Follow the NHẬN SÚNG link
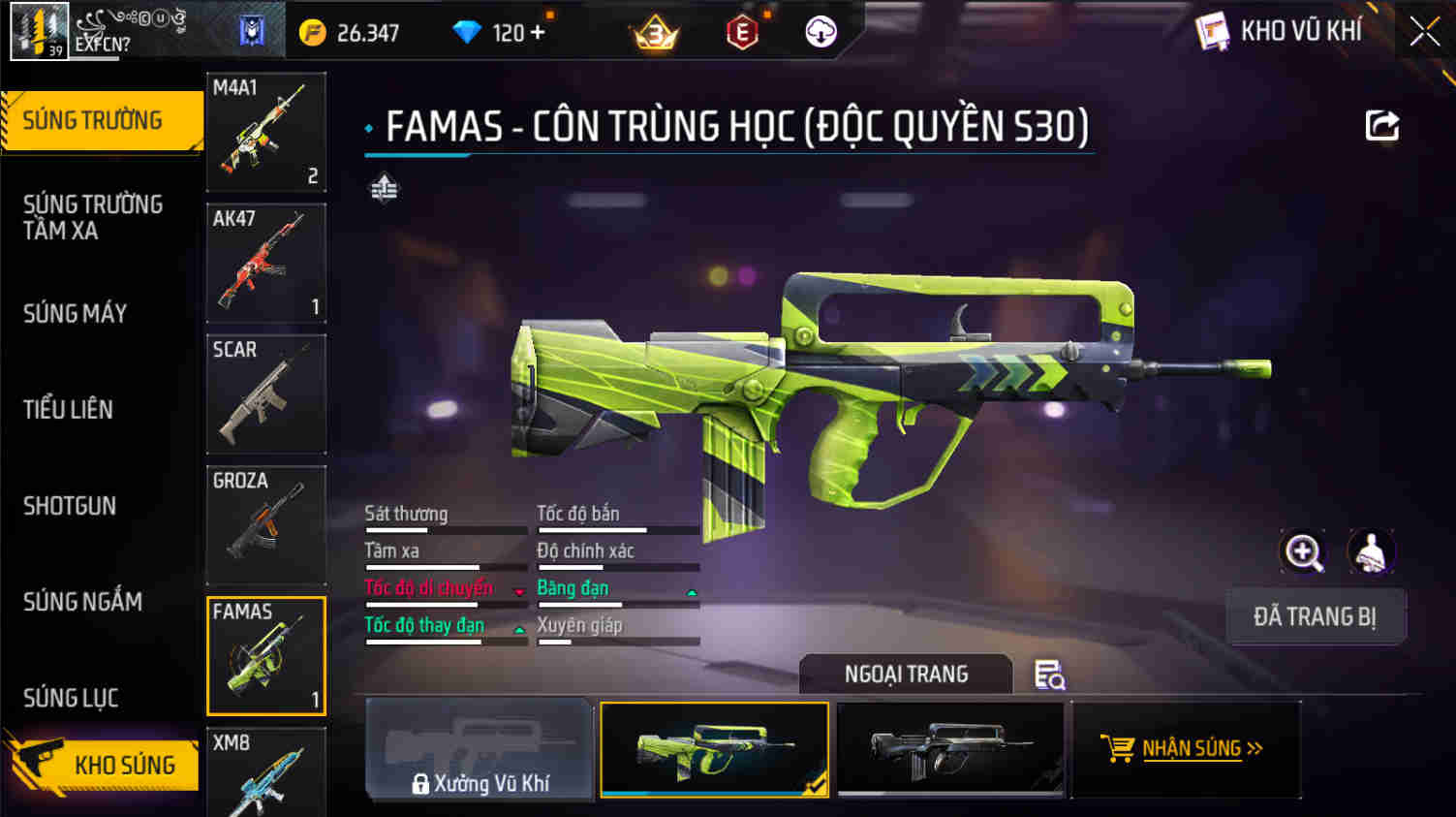 (1187, 748)
